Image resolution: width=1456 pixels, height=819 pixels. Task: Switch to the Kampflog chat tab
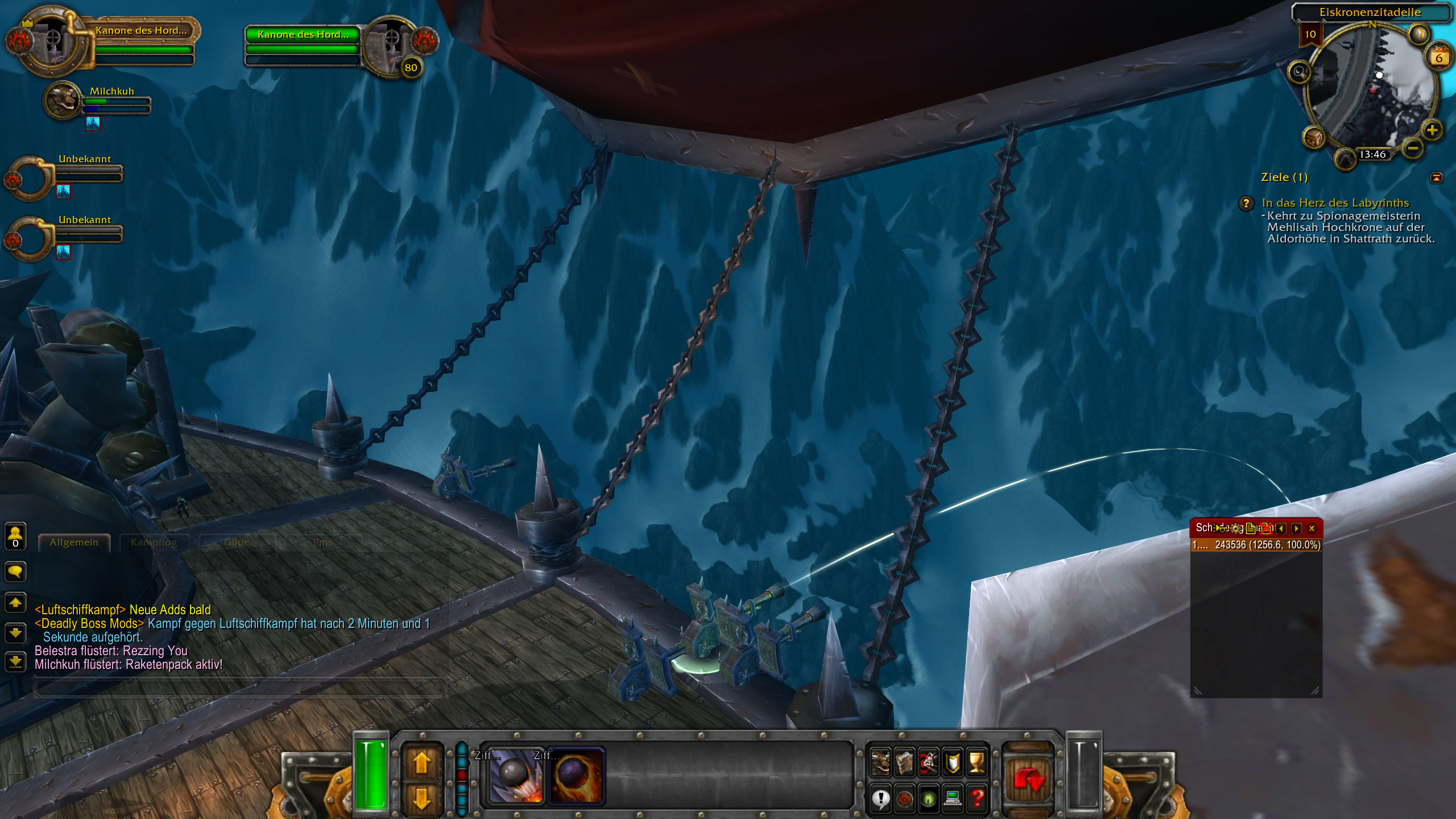(x=155, y=542)
